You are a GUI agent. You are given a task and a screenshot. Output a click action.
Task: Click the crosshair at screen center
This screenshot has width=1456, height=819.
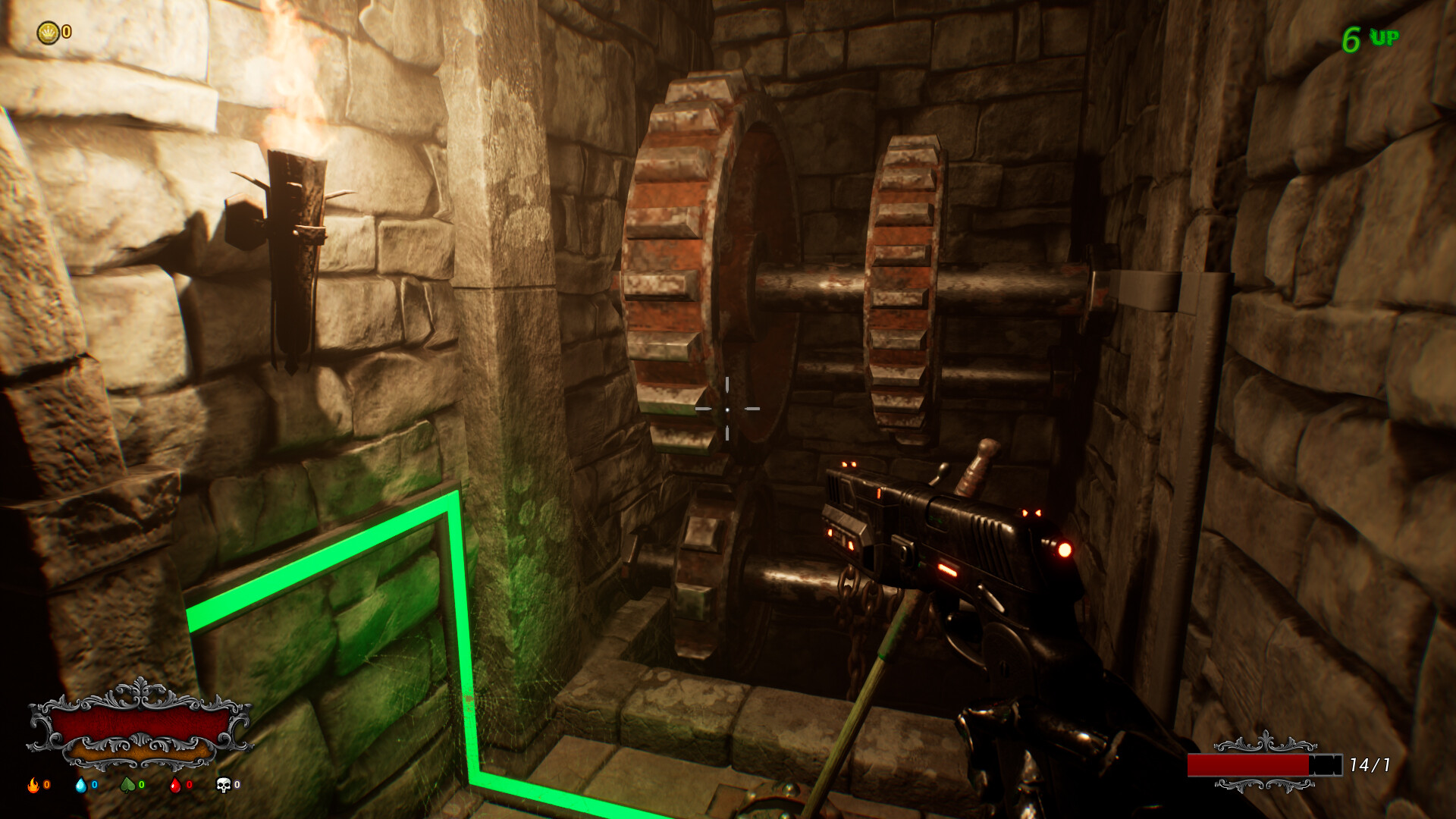[728, 409]
